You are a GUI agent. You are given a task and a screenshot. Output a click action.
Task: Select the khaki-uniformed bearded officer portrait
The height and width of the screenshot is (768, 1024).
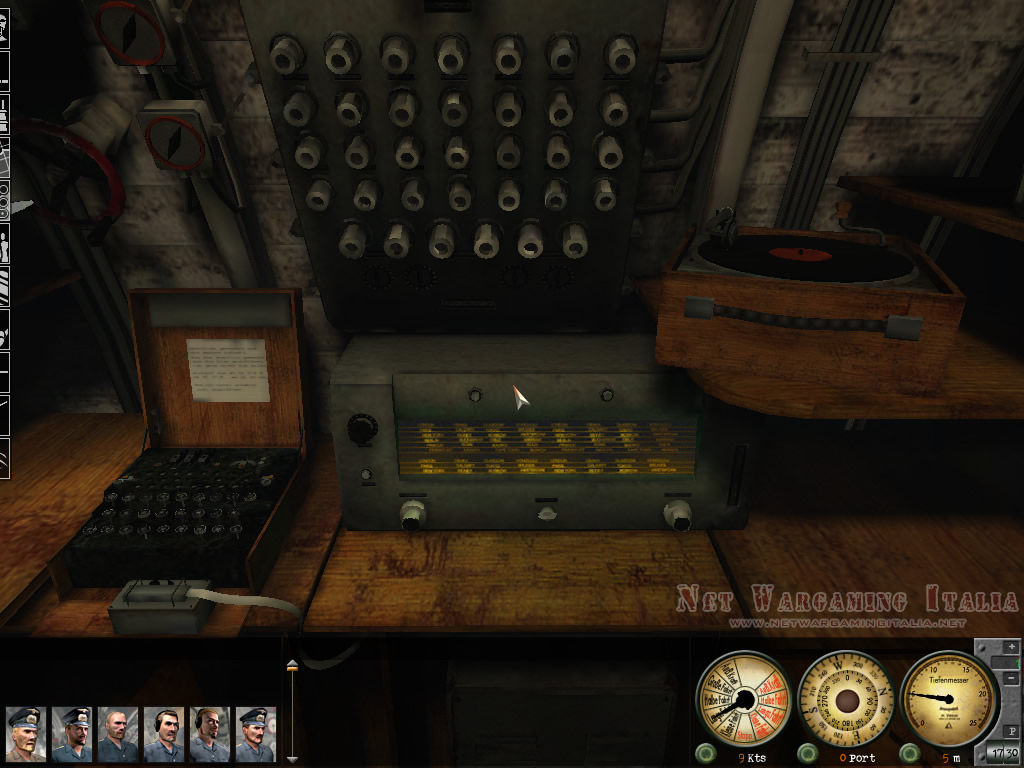(x=25, y=735)
